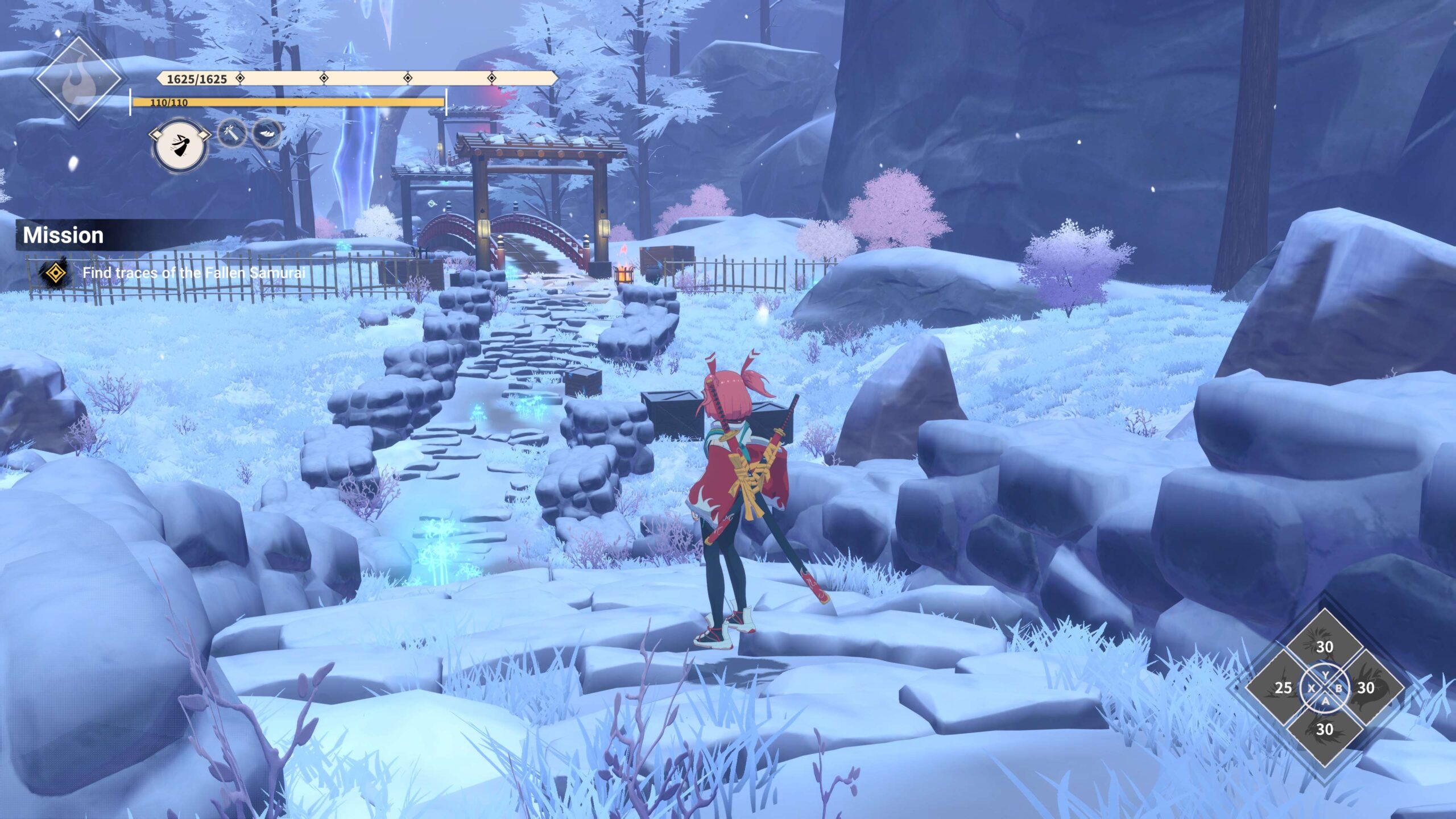Select the Fallen Samurai mission objective
The height and width of the screenshot is (819, 1456).
(193, 273)
